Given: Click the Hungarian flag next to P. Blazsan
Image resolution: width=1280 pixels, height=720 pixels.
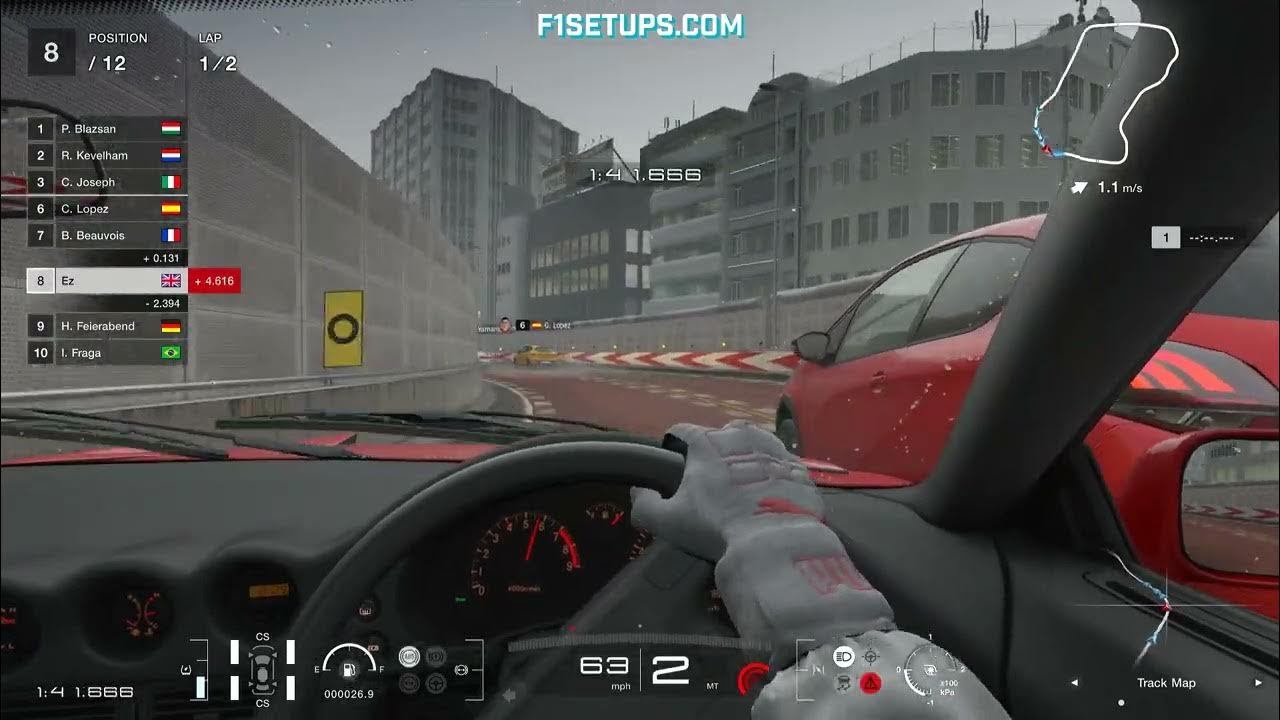Looking at the screenshot, I should click(170, 128).
